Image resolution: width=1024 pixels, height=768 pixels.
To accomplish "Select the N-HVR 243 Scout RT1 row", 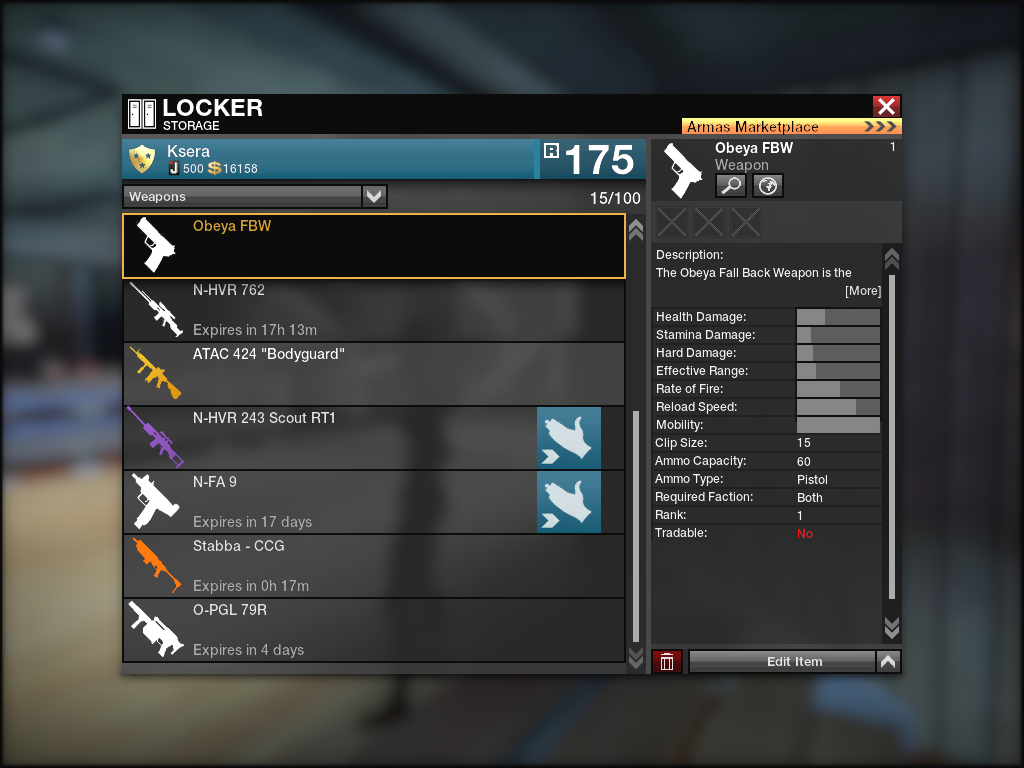I will (330, 438).
